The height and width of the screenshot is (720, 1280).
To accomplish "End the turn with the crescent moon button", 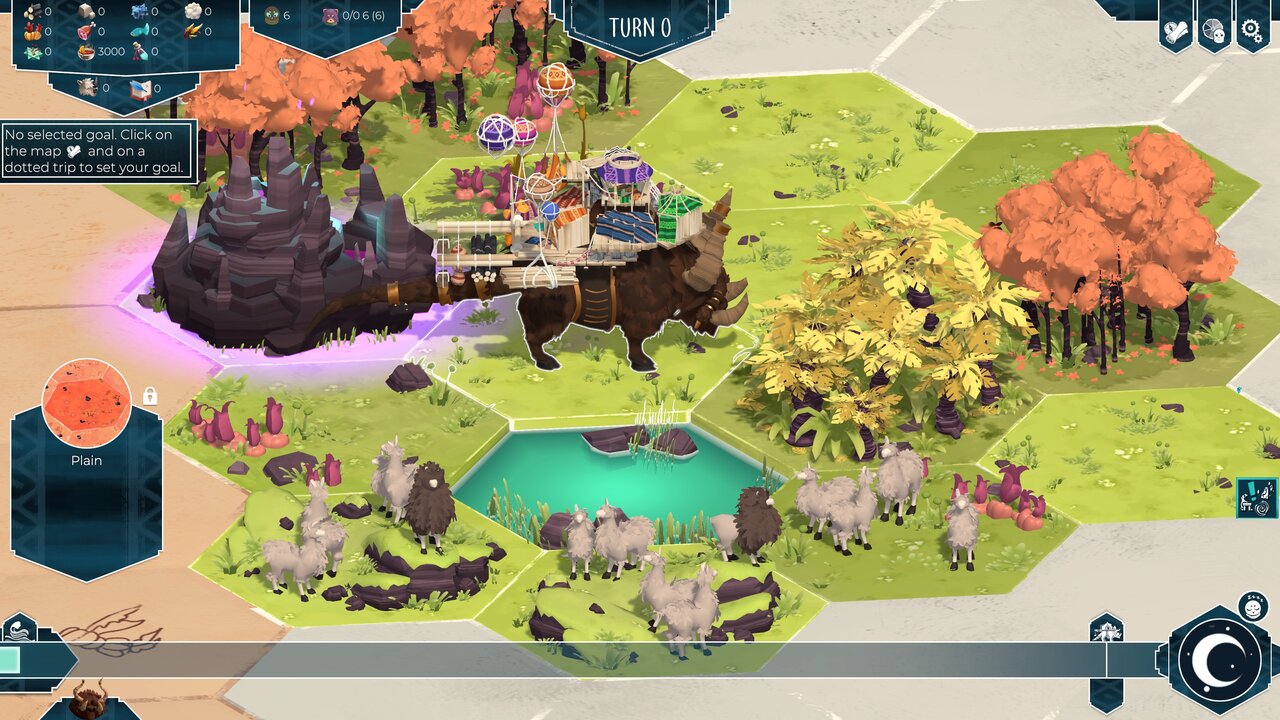I will click(x=1219, y=659).
